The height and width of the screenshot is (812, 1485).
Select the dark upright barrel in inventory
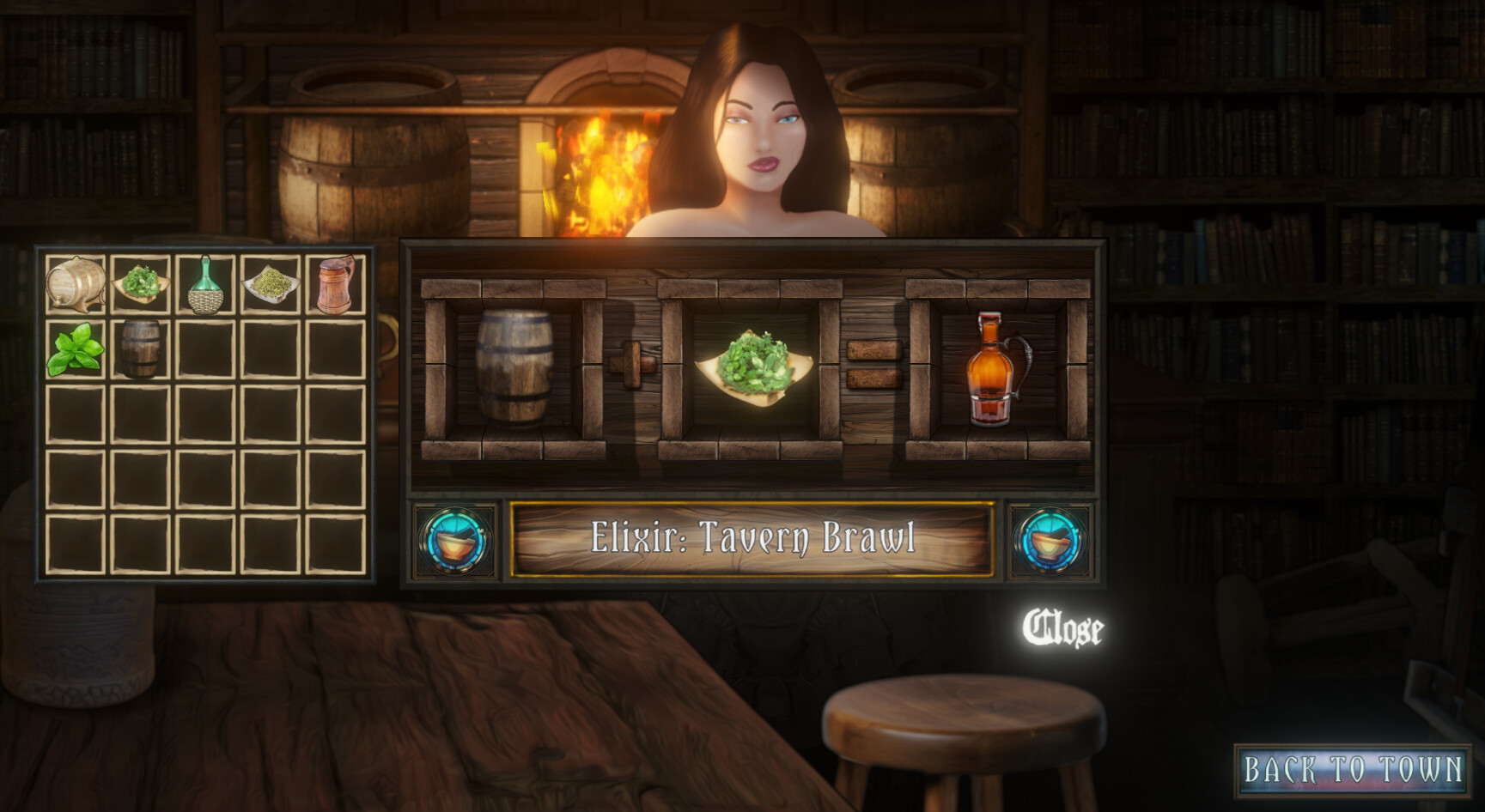141,349
